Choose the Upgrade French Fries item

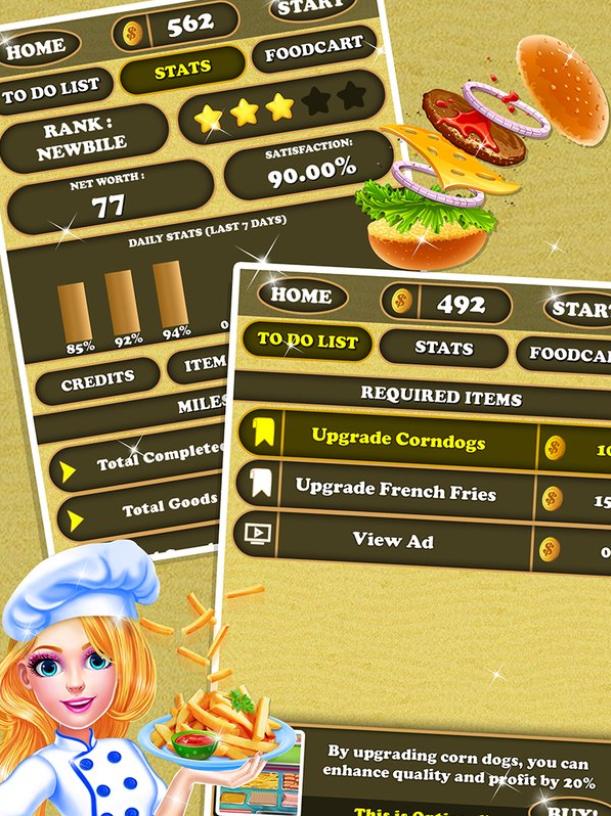(396, 488)
